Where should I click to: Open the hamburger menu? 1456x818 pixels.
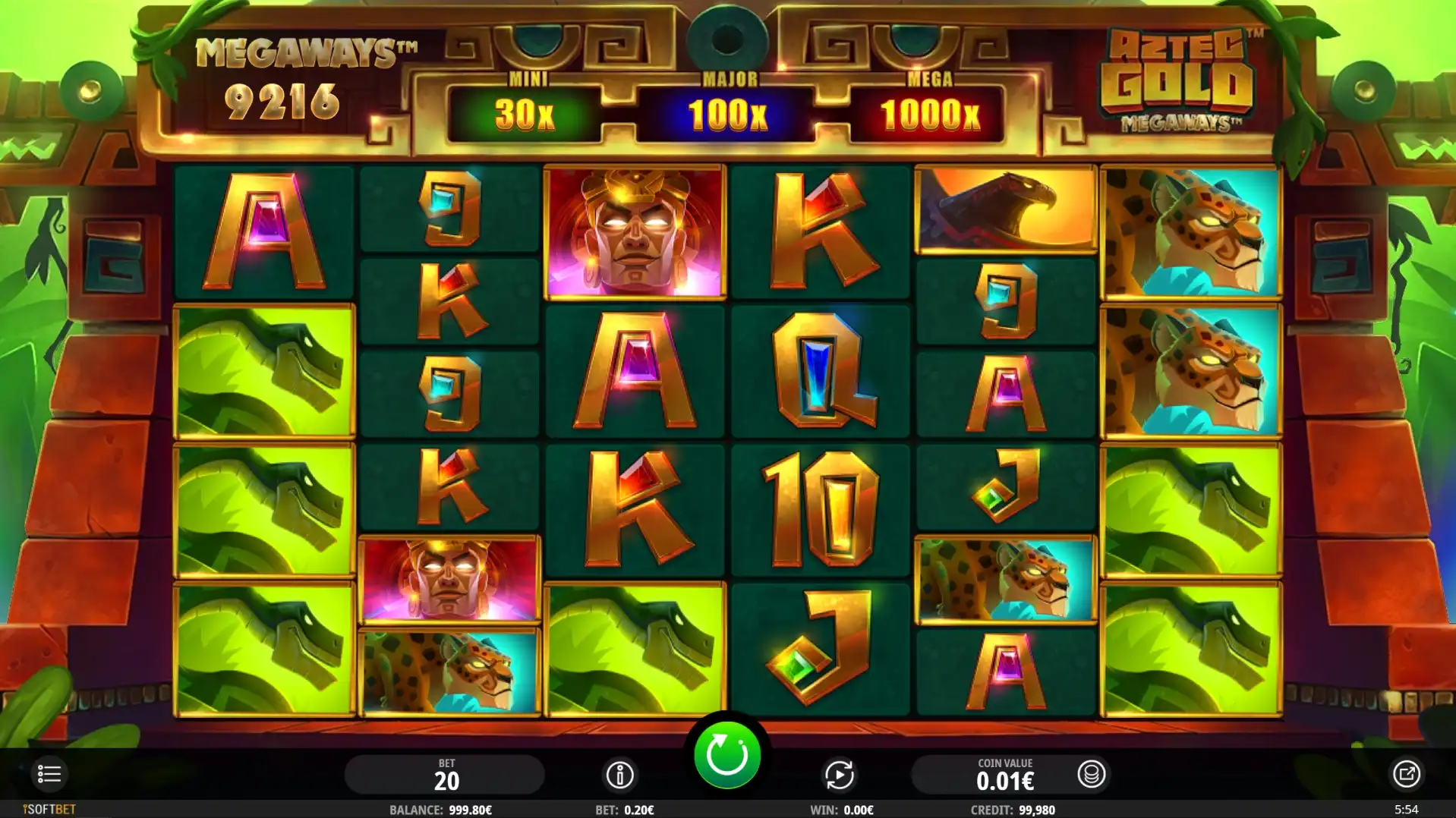49,774
